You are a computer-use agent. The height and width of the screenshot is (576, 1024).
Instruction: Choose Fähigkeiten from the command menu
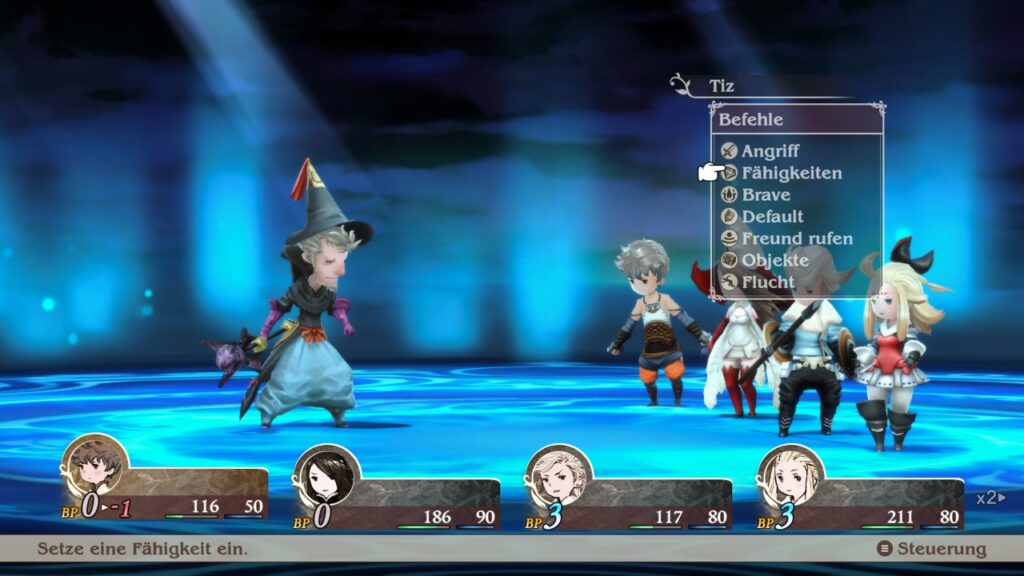791,173
